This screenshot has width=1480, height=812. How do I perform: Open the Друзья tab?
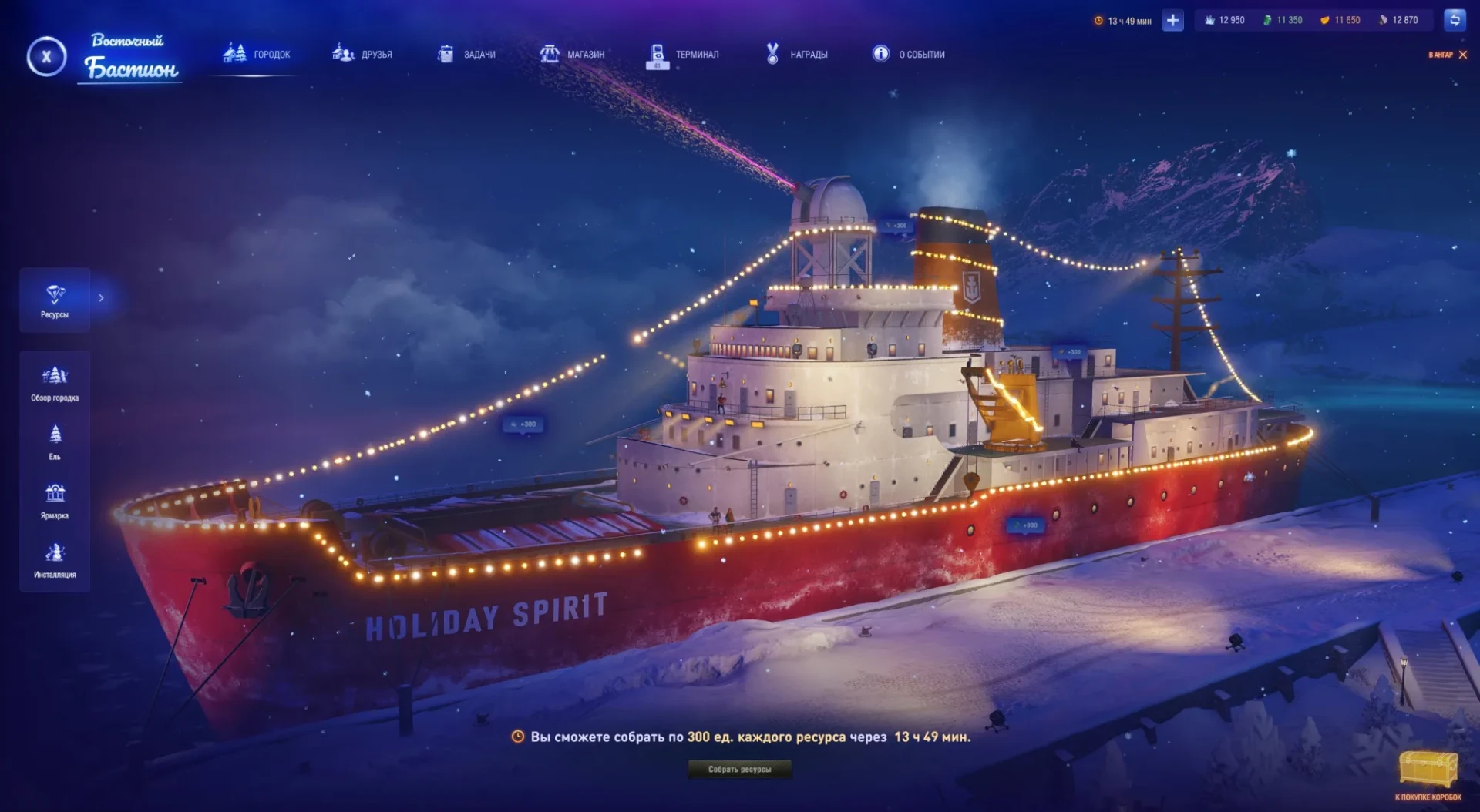coord(362,54)
